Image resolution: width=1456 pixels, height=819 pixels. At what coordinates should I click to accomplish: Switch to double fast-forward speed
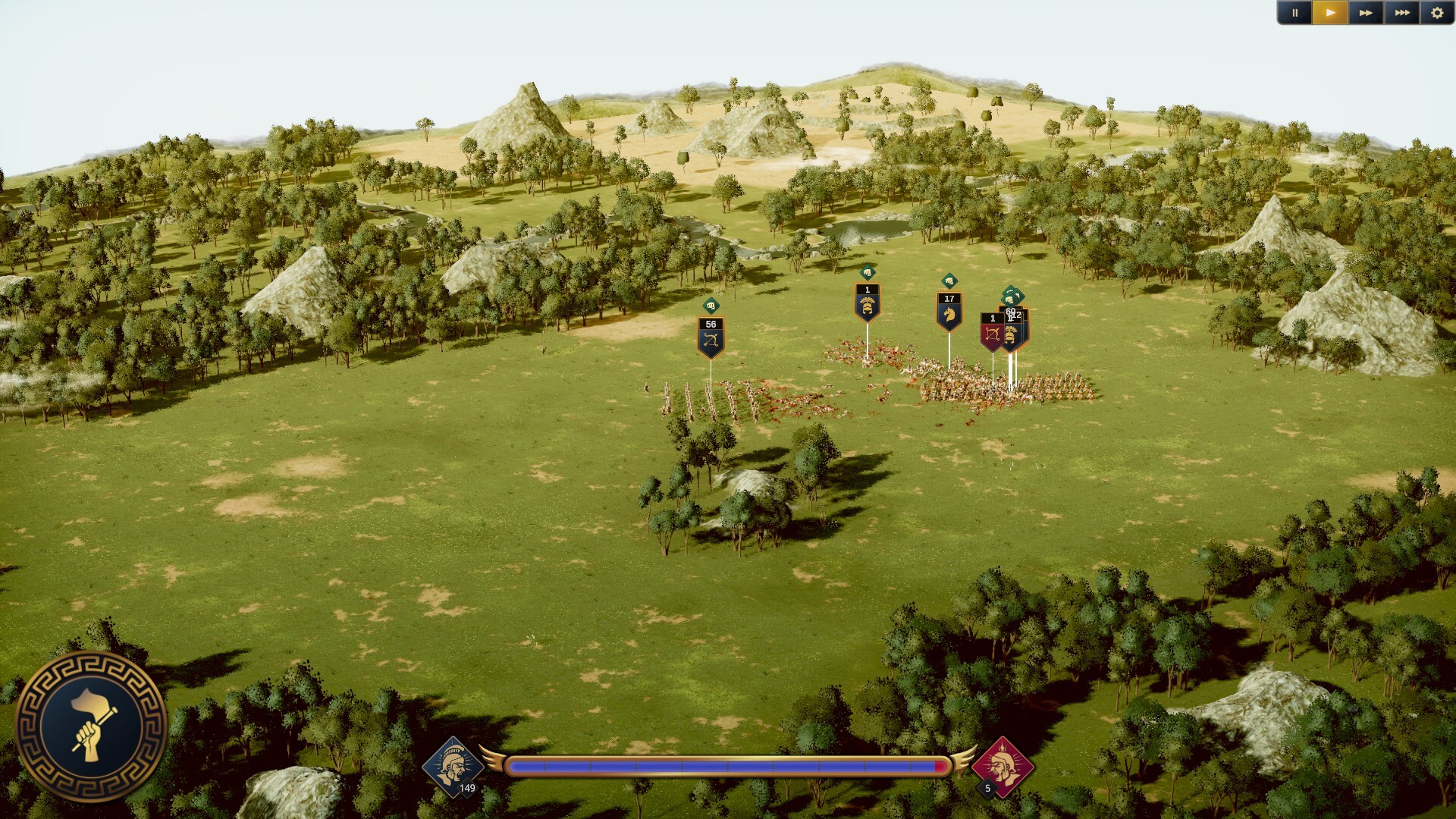click(1366, 13)
